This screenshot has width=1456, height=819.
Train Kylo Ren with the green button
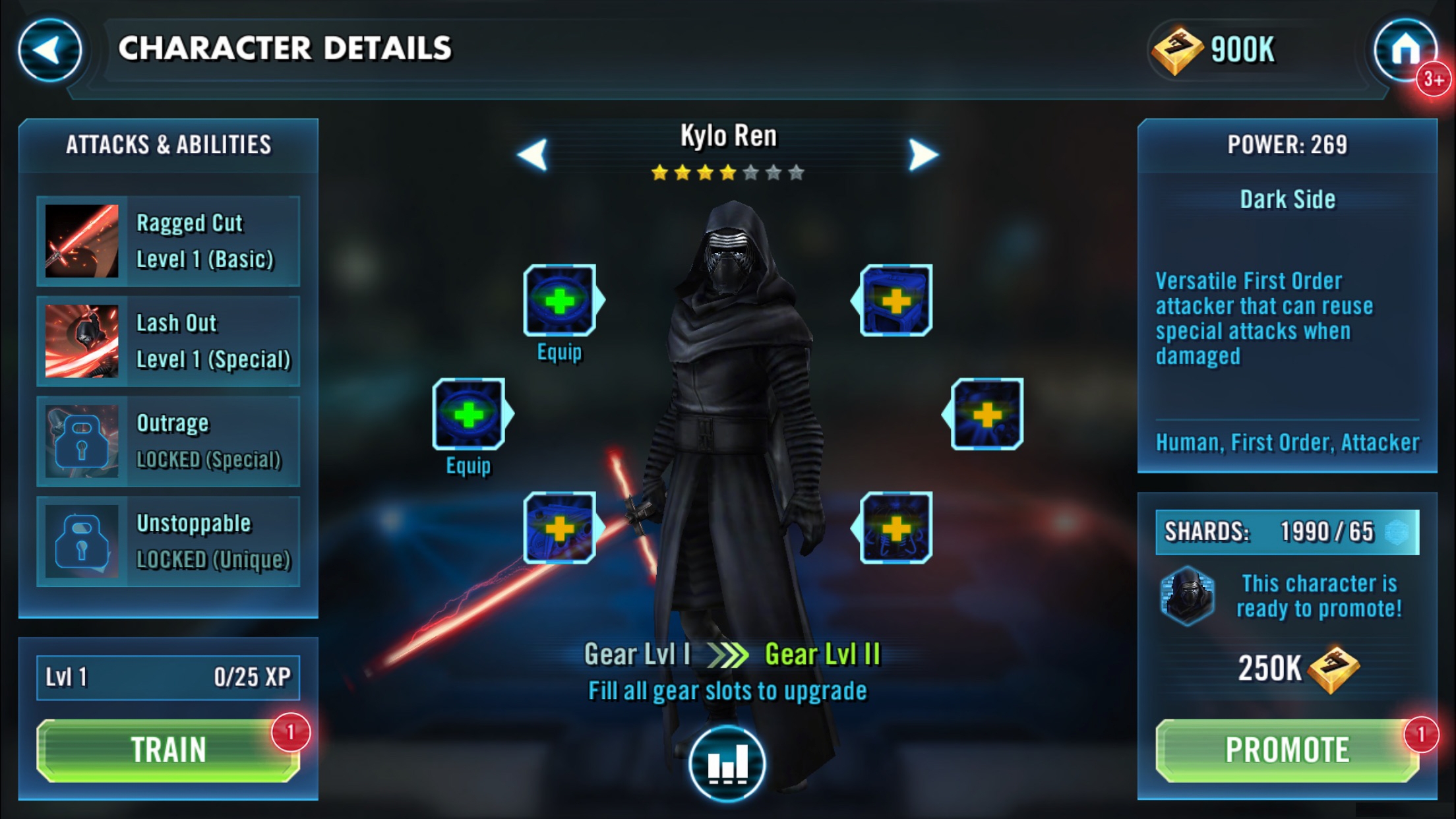coord(168,750)
